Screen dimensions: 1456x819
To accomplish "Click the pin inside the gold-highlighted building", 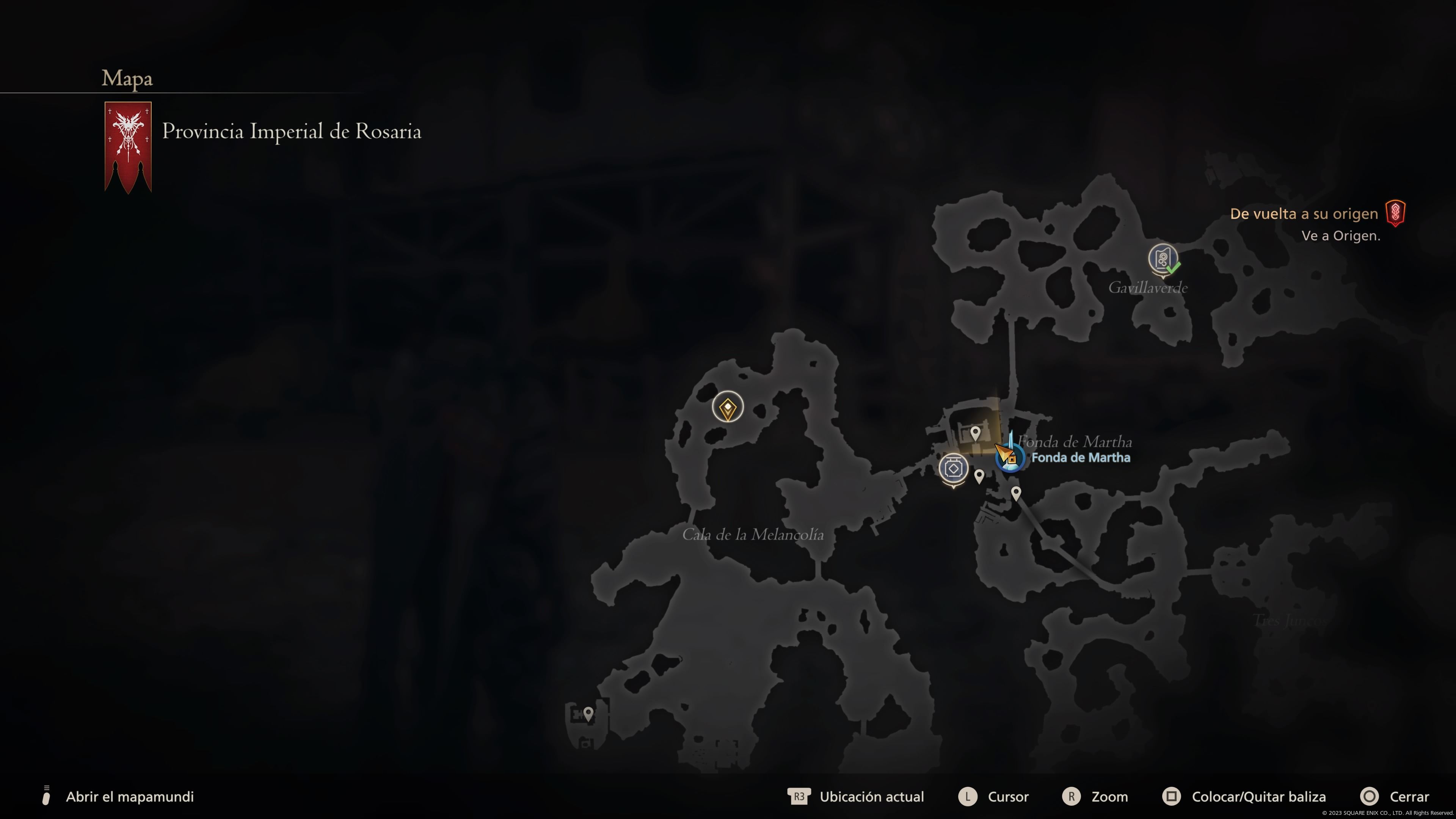I will click(975, 433).
